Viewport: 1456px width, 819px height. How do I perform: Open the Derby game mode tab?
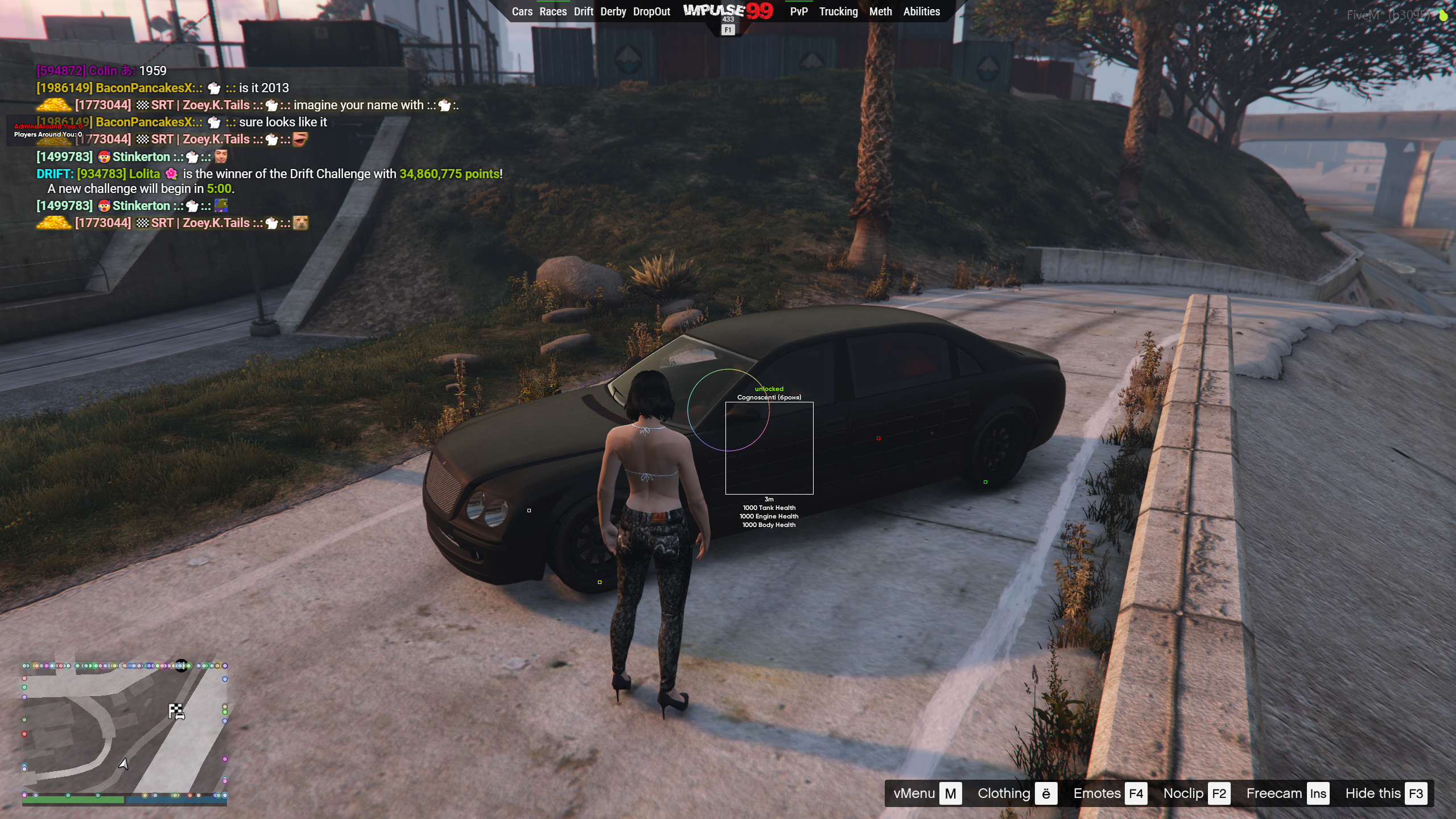point(613,11)
